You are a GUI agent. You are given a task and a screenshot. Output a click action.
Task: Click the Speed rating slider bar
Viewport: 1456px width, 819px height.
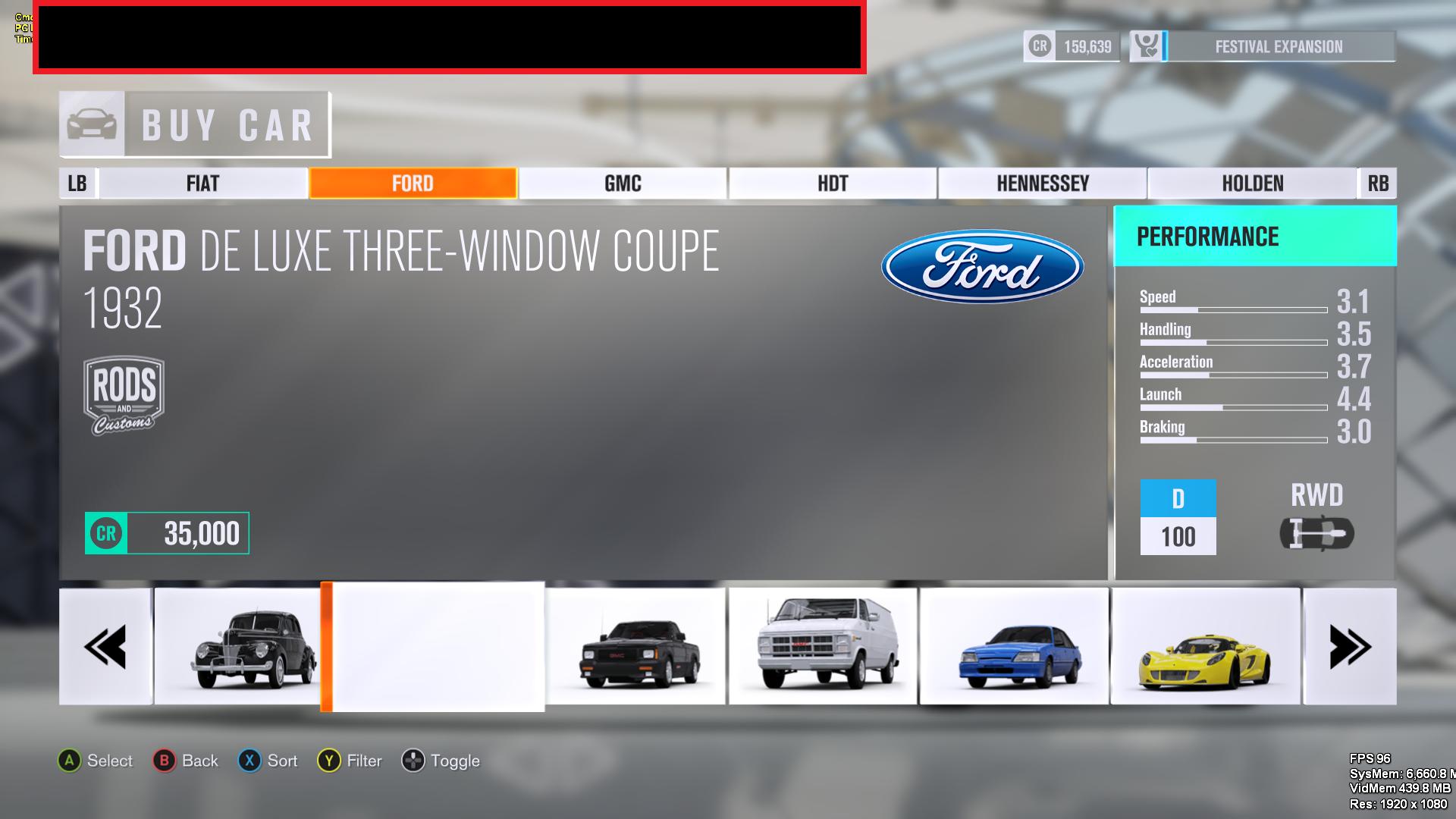tap(1233, 310)
